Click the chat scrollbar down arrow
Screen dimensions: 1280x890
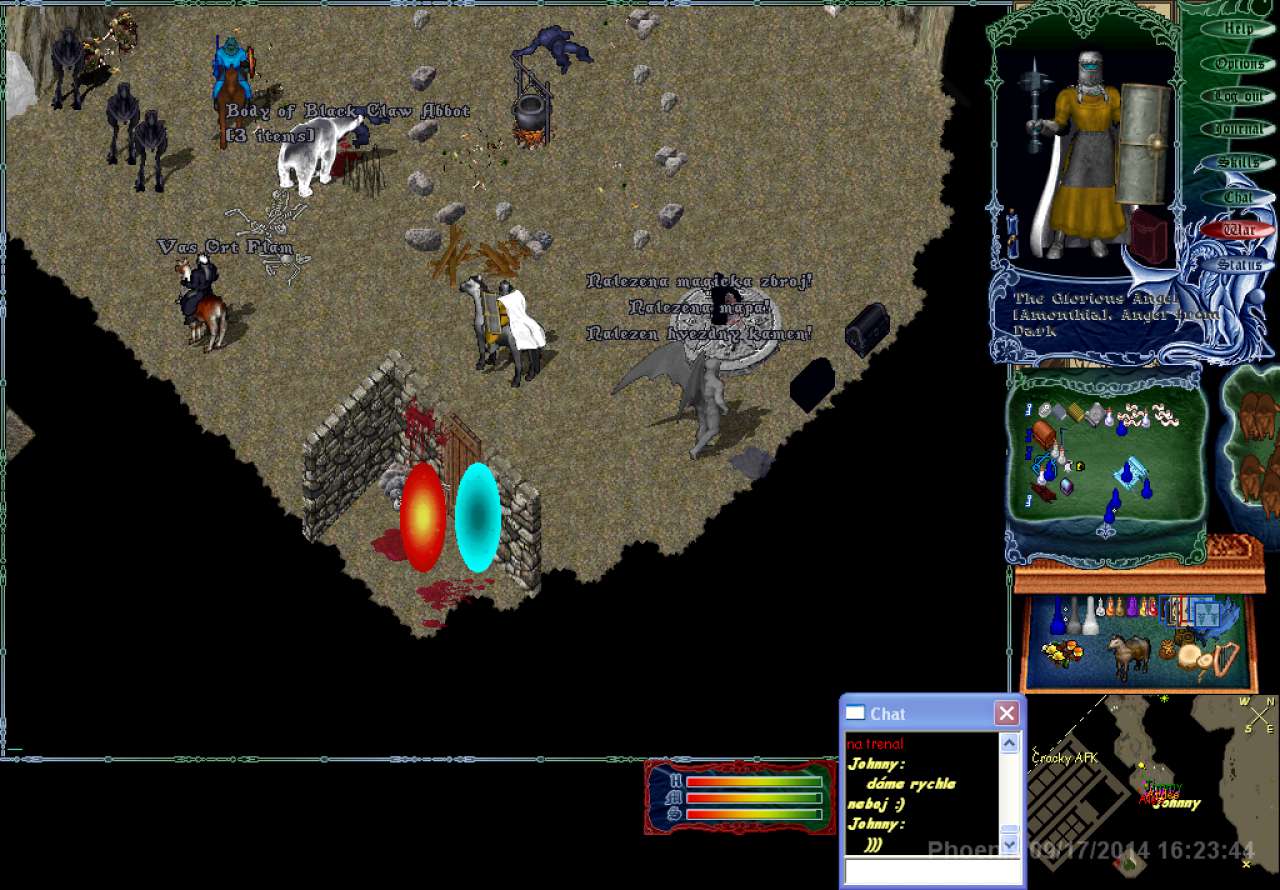pos(1009,844)
